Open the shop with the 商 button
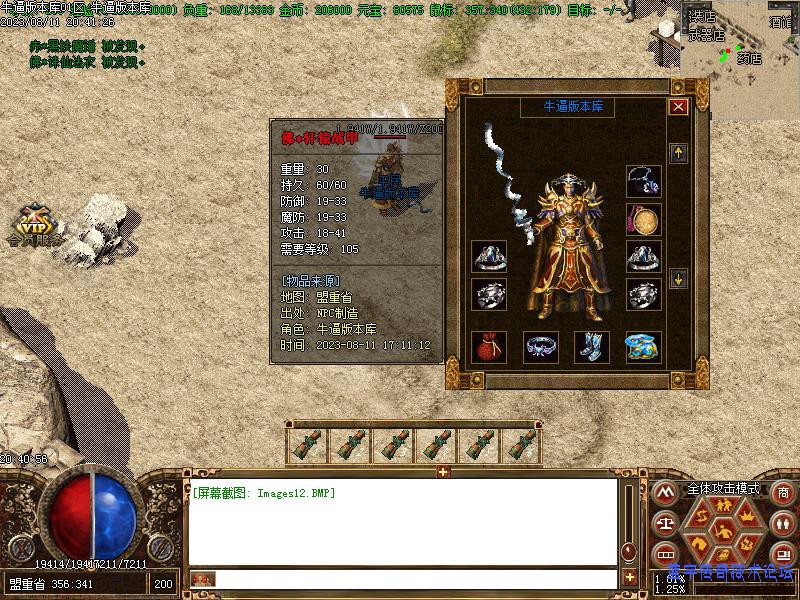 click(783, 493)
